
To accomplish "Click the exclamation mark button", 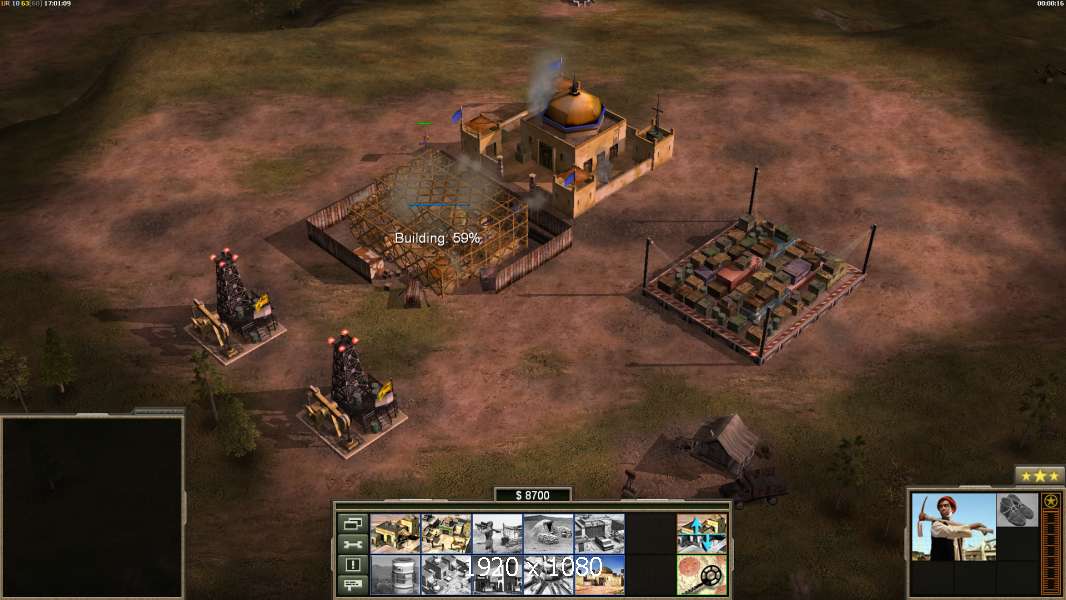I will click(352, 565).
